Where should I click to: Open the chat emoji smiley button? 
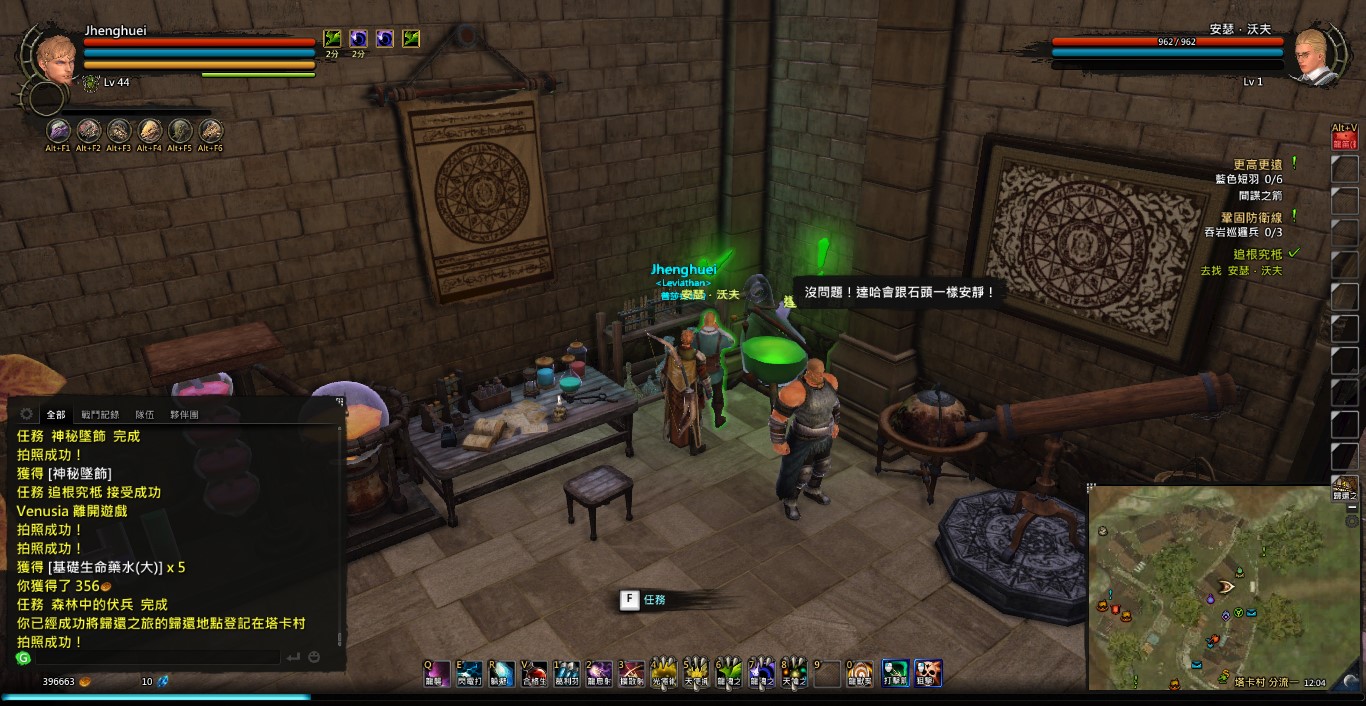pyautogui.click(x=314, y=658)
